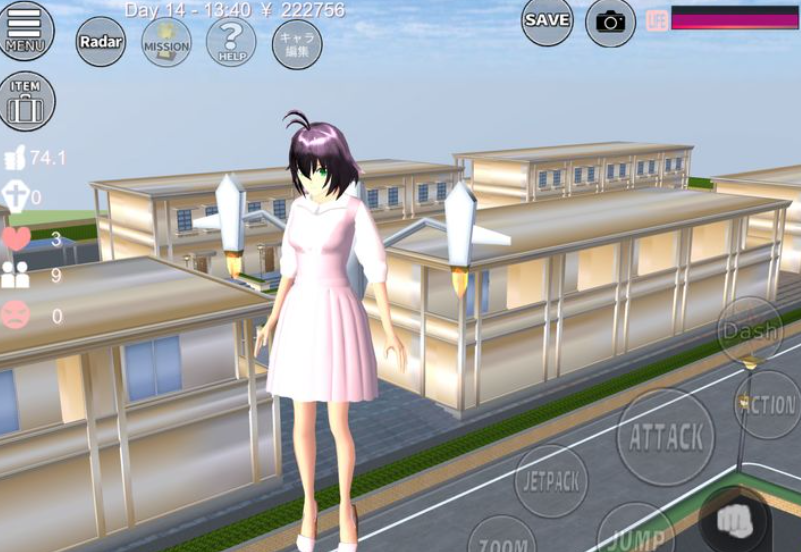Activate the JETPACK button
This screenshot has height=552, width=801.
pos(551,481)
